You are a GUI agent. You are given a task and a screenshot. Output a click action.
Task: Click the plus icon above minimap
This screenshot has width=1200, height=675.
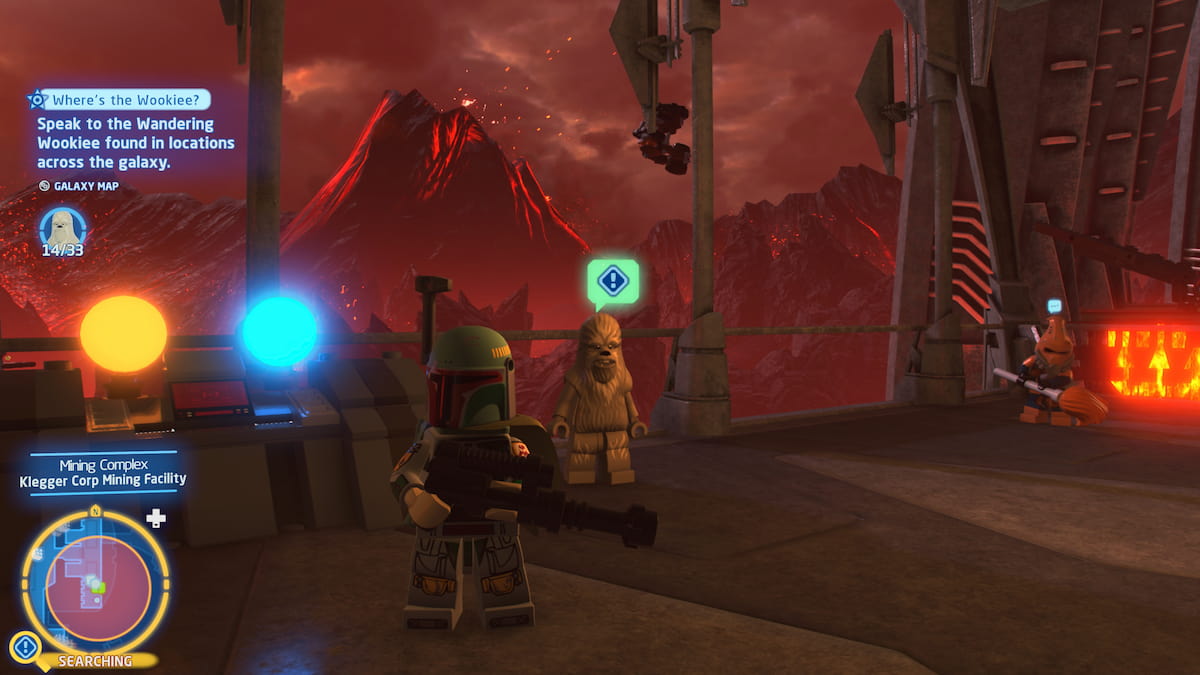155,518
